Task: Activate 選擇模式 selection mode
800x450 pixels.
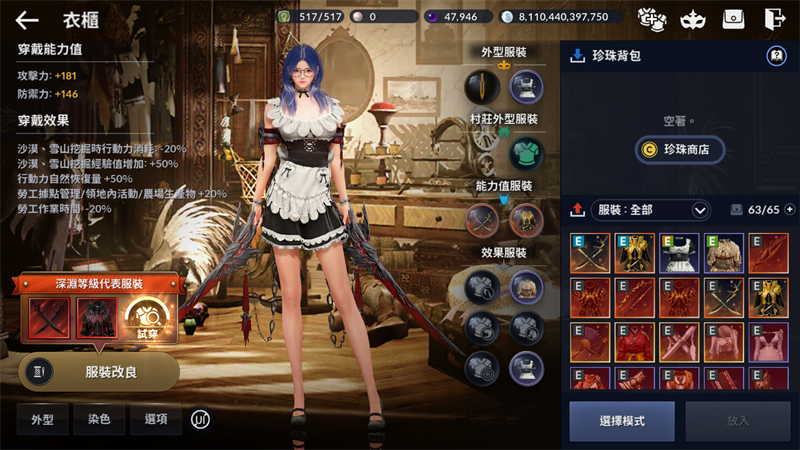Action: pyautogui.click(x=622, y=421)
